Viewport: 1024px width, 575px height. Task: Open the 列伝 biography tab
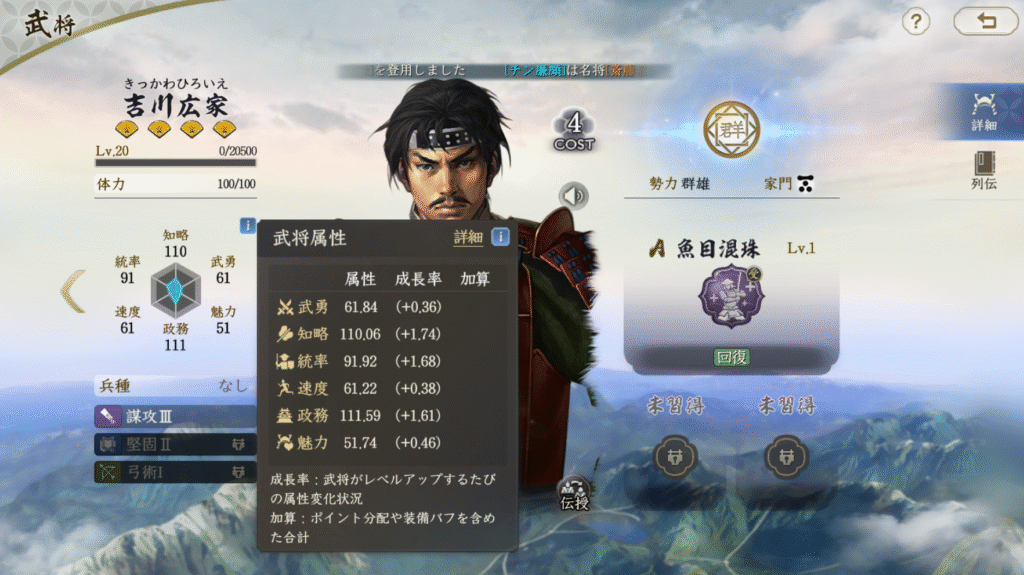(983, 172)
